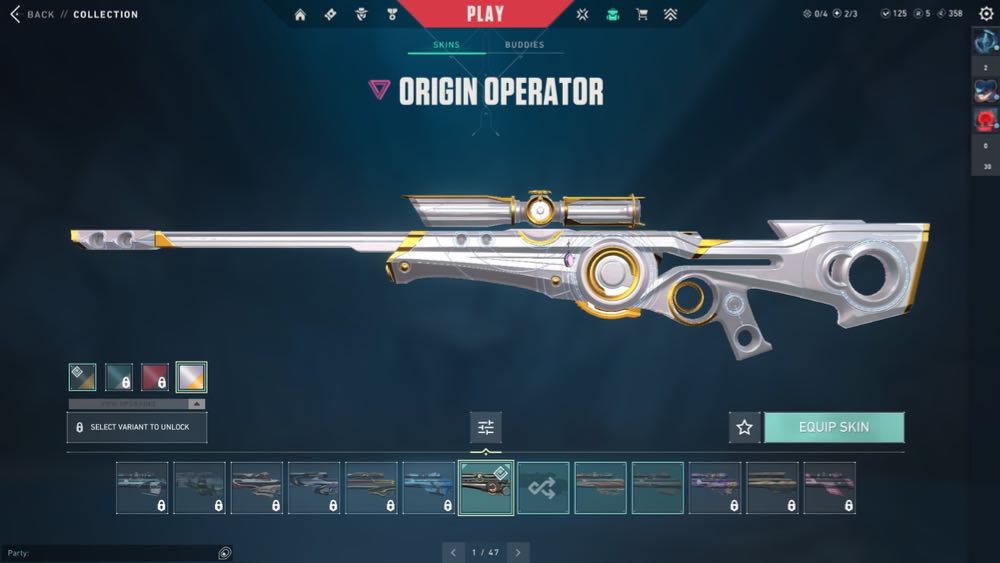
Task: Open the home screen icon
Action: [300, 14]
